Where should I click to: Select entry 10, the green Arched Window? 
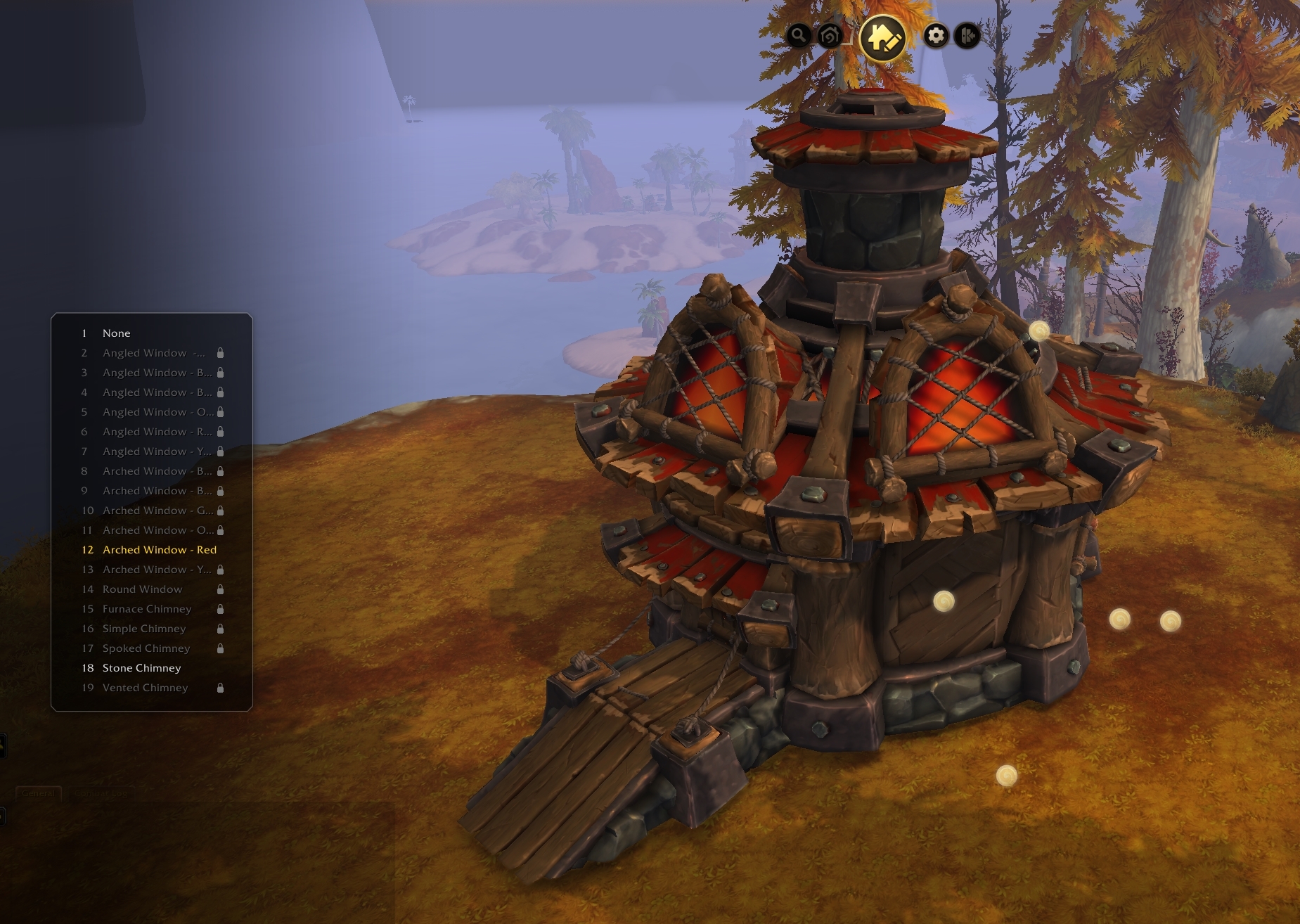point(157,511)
